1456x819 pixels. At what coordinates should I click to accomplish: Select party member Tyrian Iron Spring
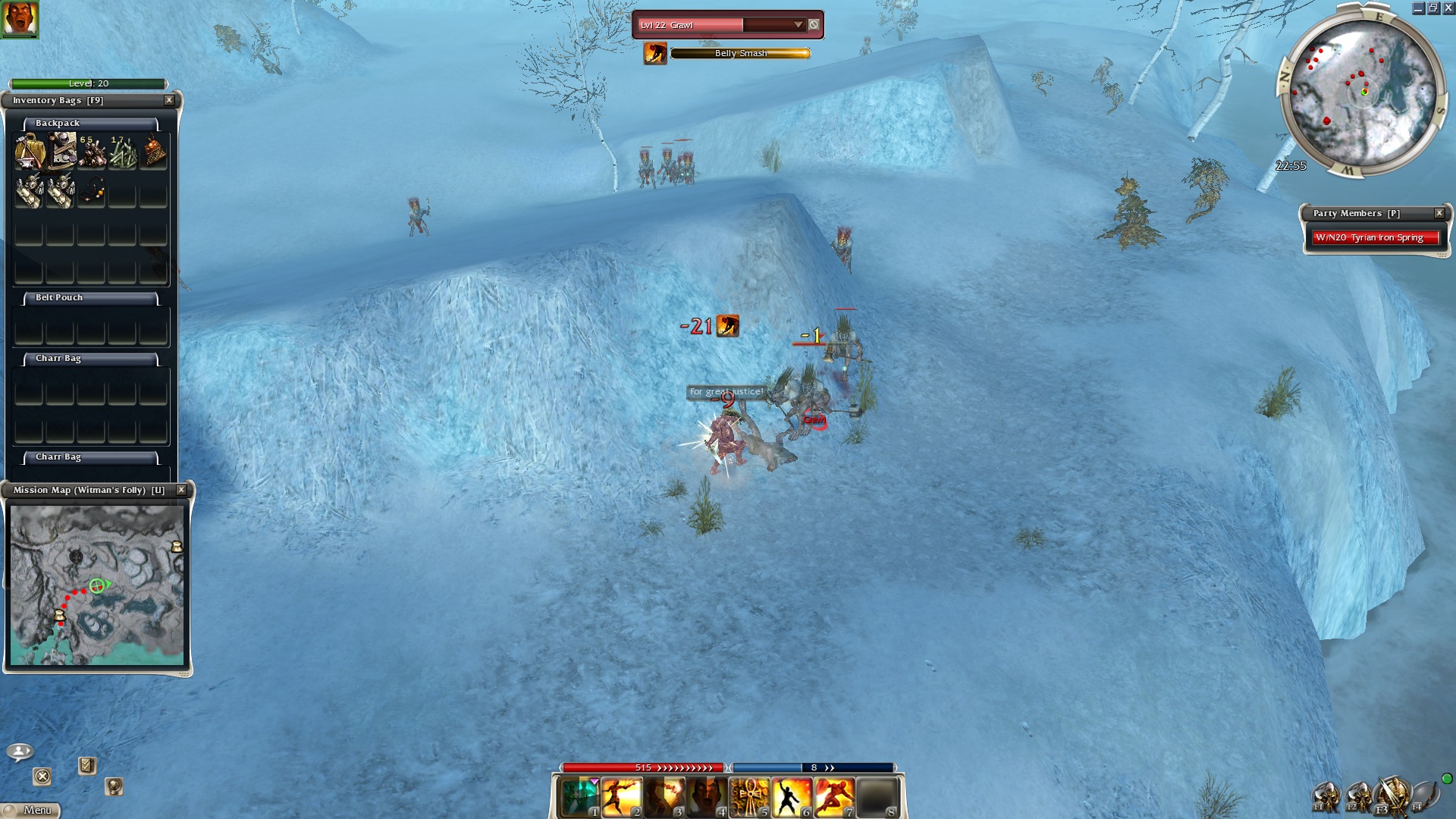(1375, 237)
